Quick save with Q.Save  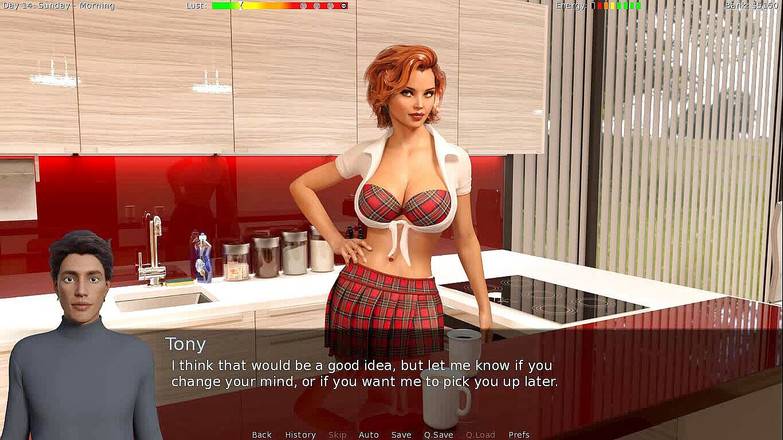438,434
